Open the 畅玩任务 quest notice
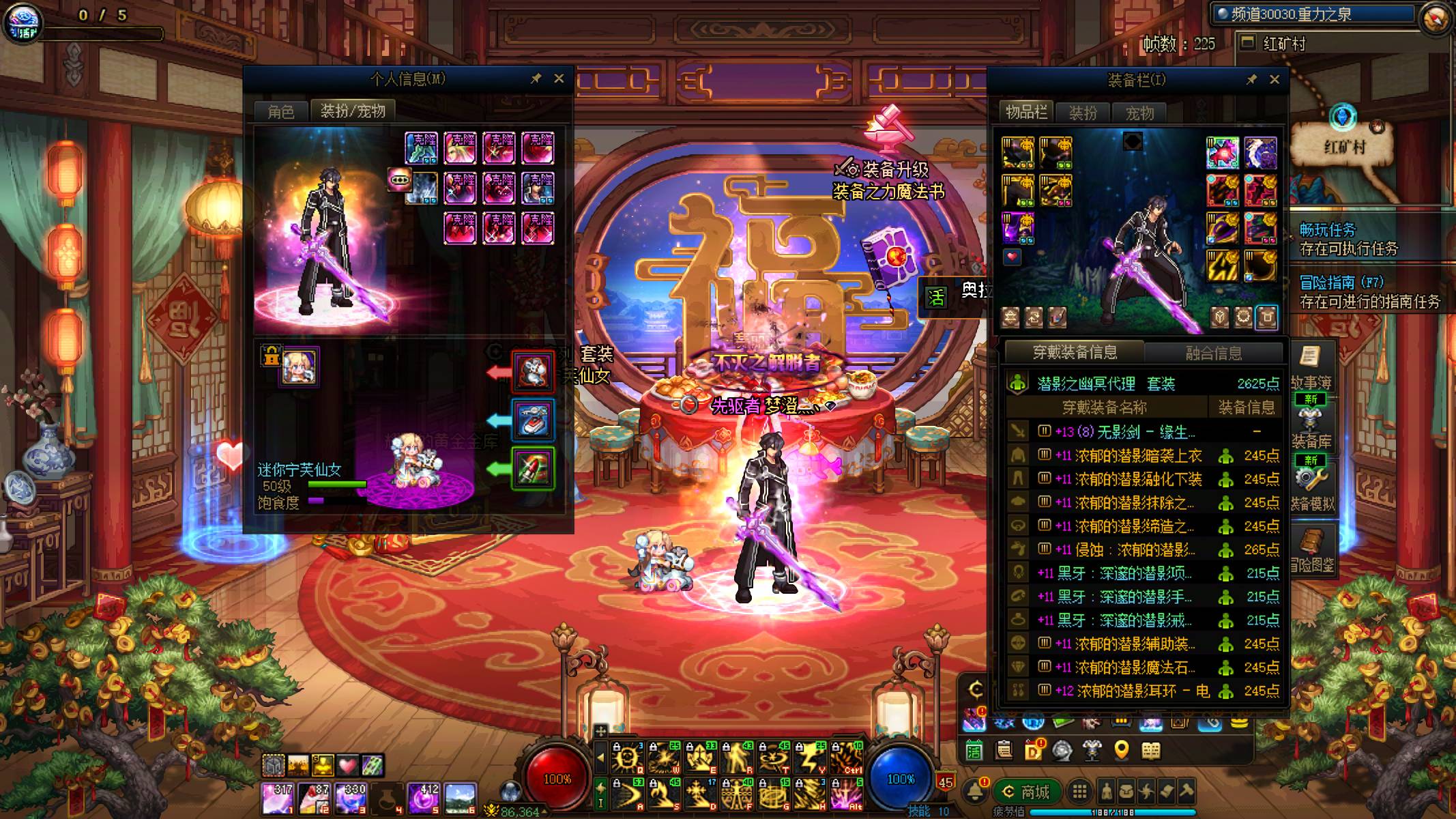 1348,239
